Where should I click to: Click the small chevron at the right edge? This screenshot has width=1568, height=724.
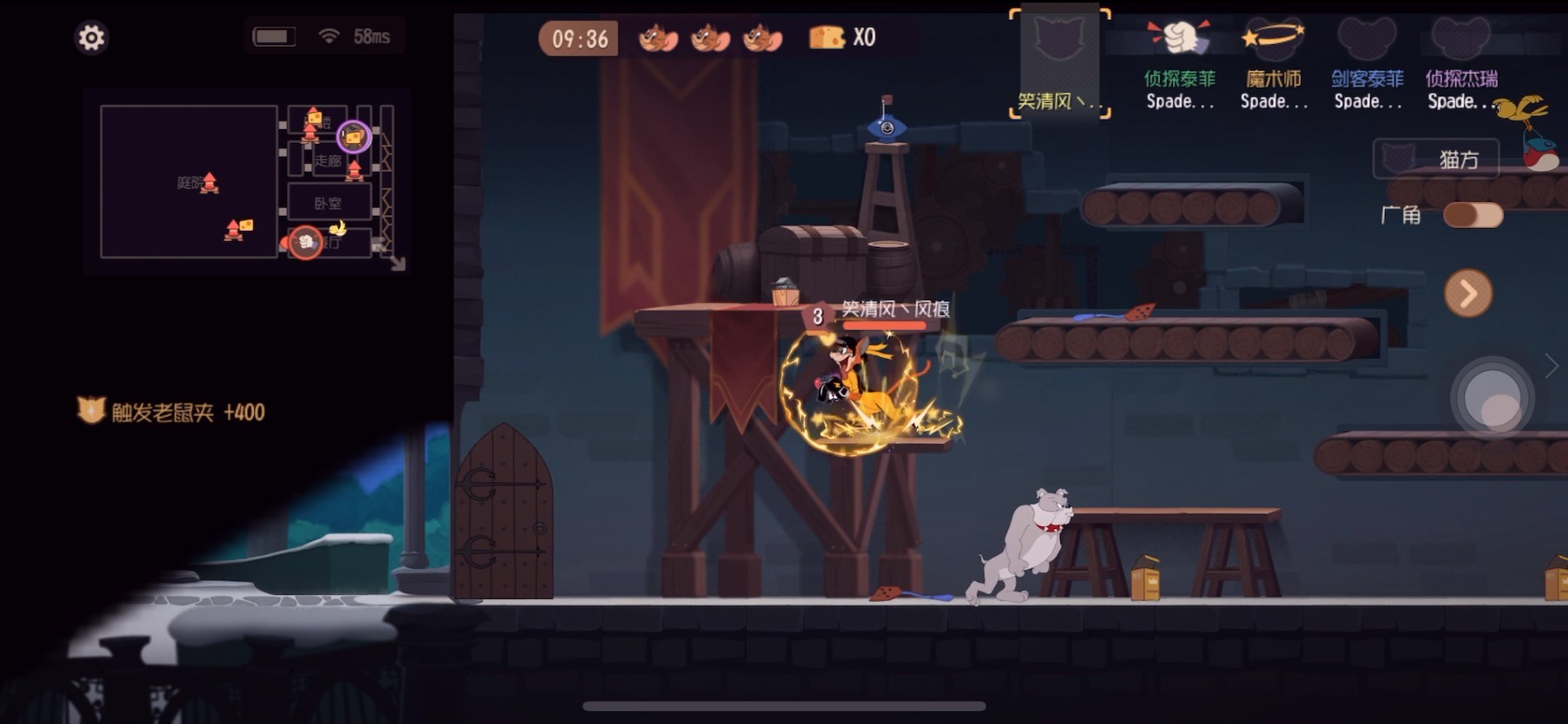(1552, 366)
